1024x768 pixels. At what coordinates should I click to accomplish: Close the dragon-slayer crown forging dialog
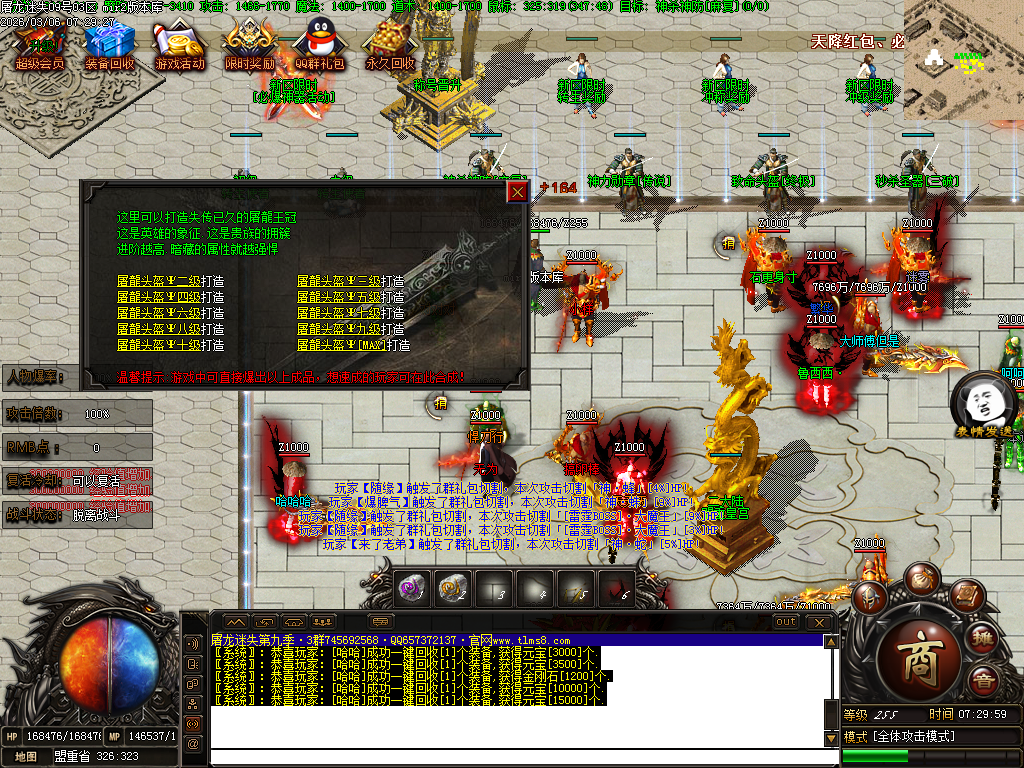tap(517, 191)
